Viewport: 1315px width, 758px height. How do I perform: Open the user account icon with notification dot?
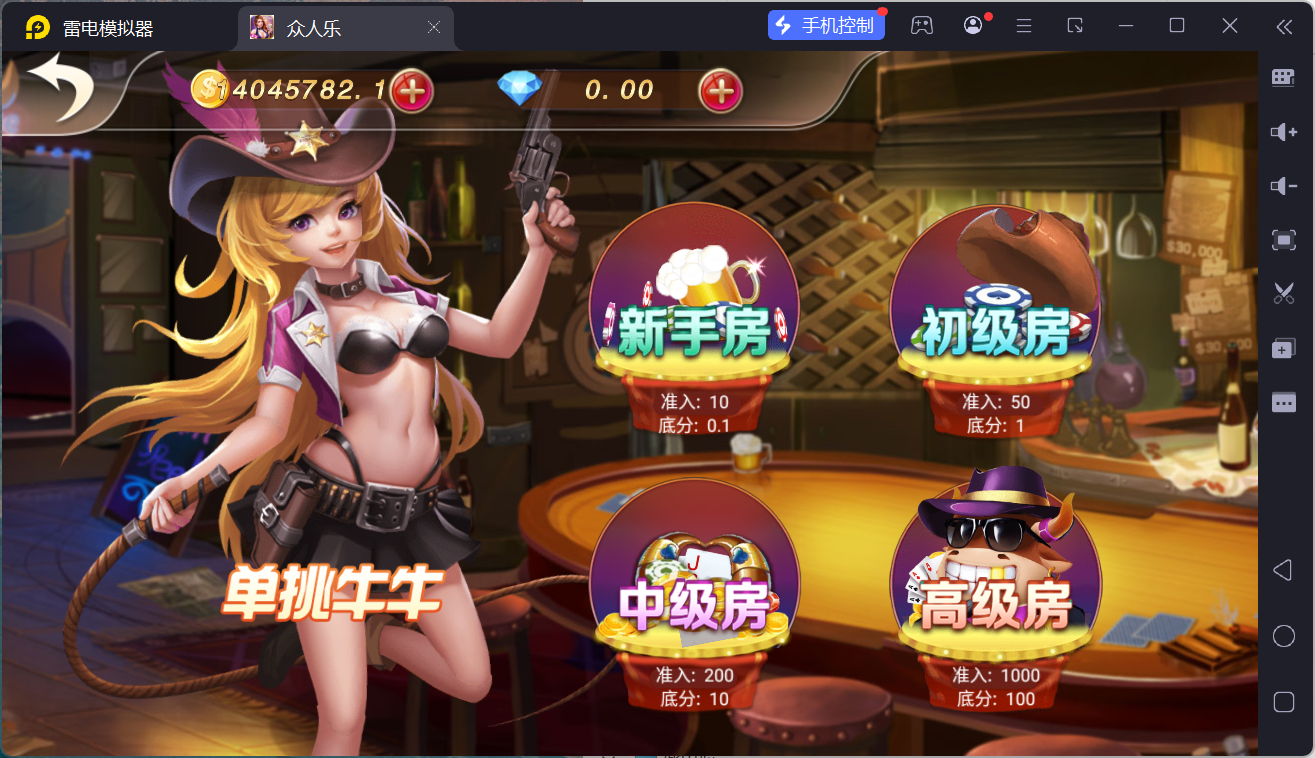point(972,25)
